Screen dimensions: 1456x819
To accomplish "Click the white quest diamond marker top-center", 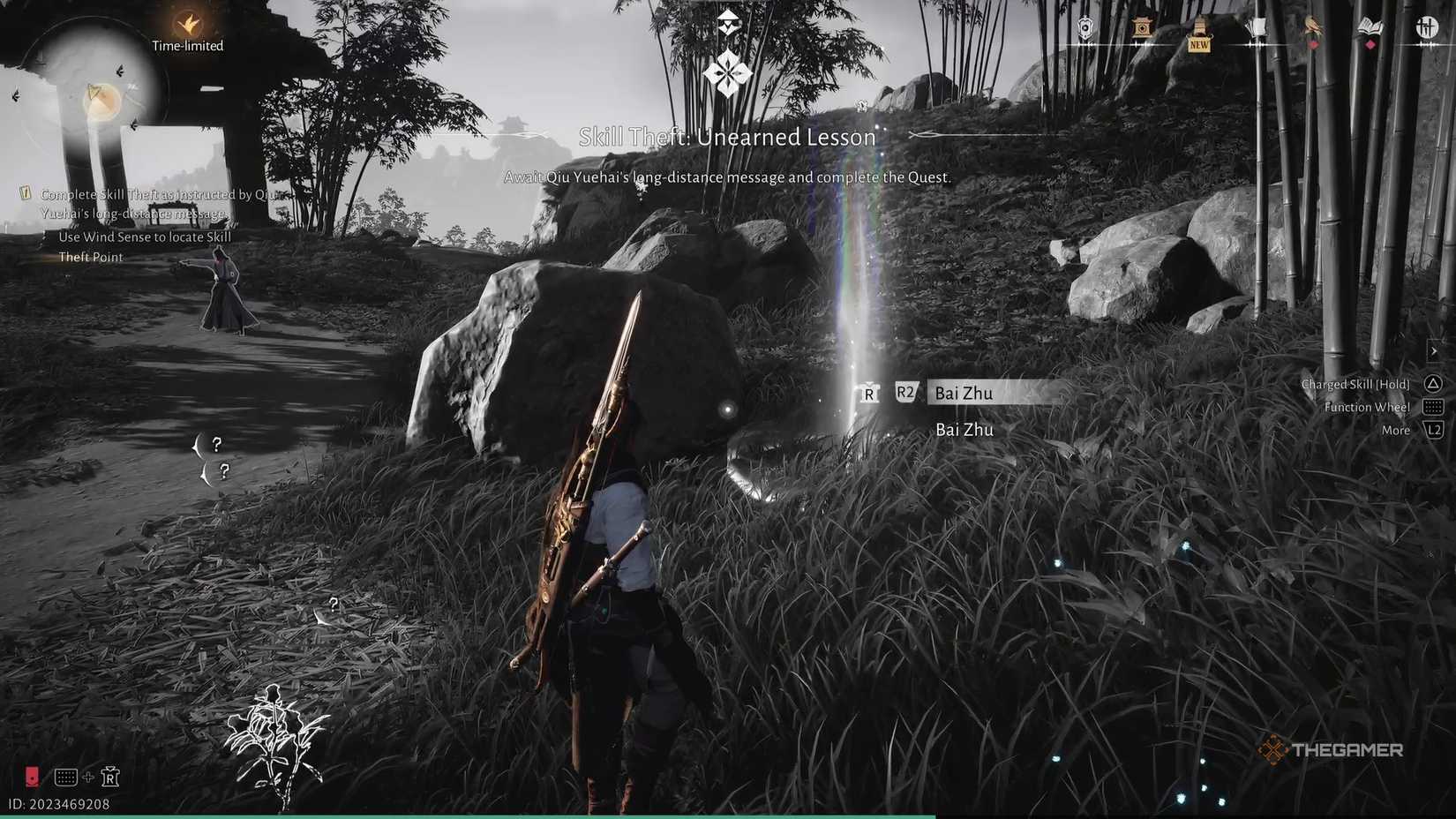I will 726,71.
